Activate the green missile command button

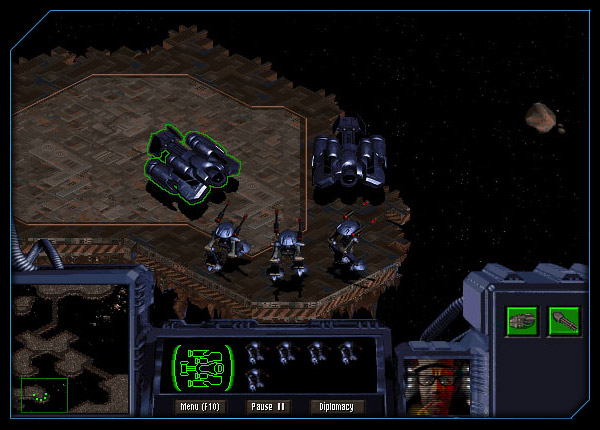click(564, 321)
